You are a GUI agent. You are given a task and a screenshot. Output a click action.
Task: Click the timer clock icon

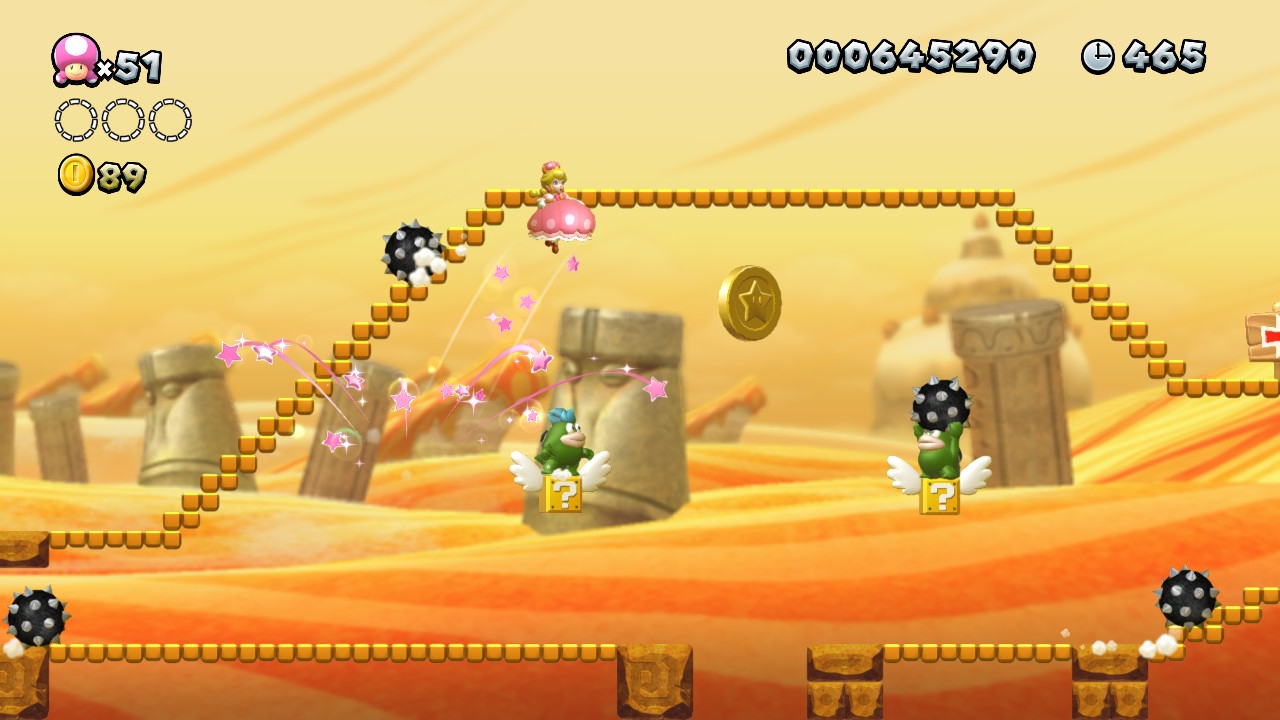point(1097,56)
